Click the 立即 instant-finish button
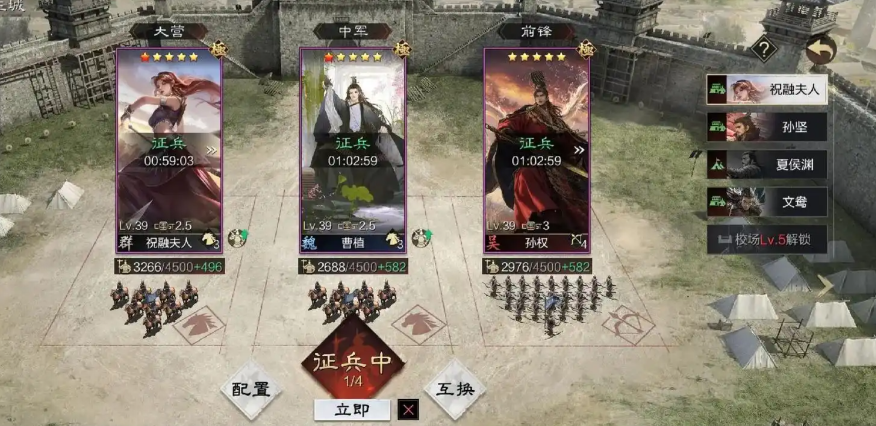 (x=351, y=409)
